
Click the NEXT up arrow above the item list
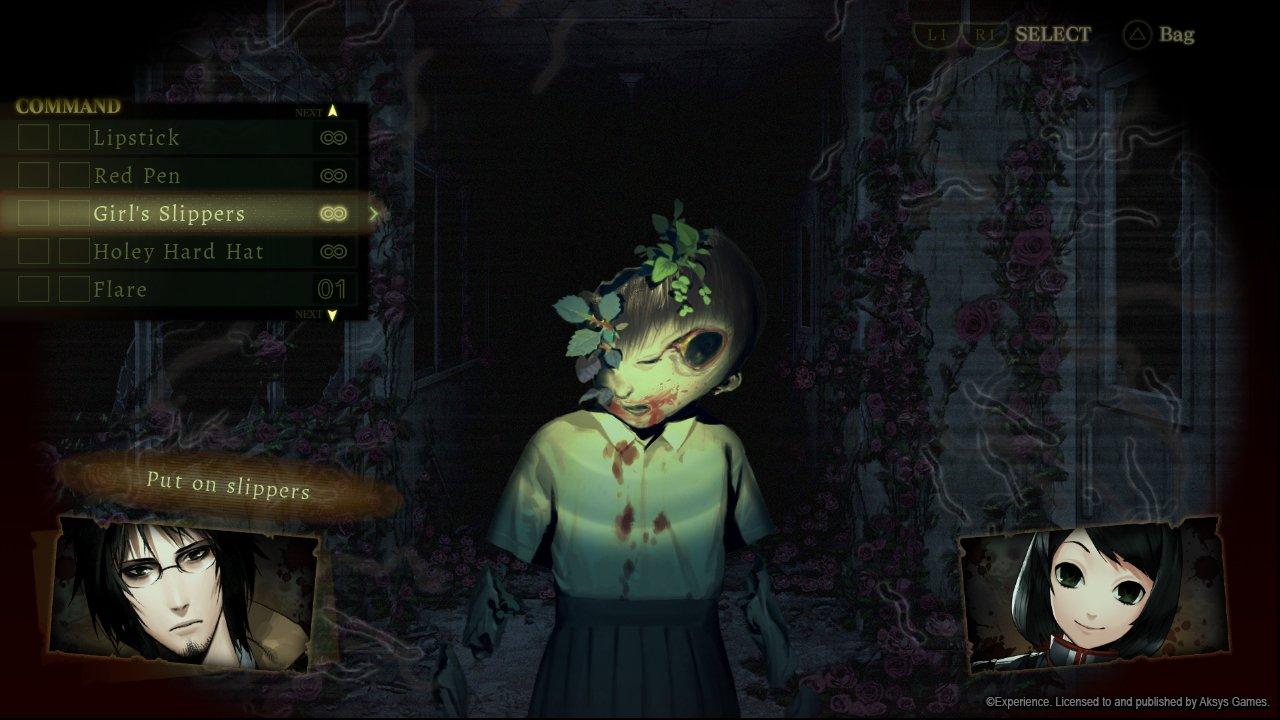[333, 108]
